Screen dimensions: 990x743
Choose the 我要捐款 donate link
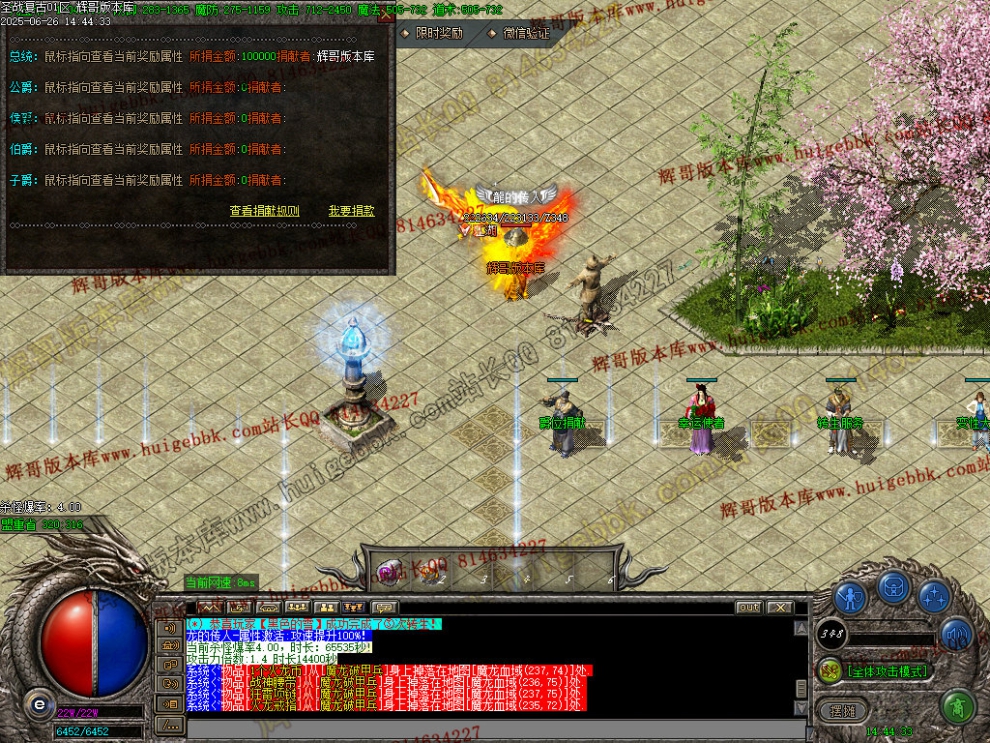pos(351,211)
